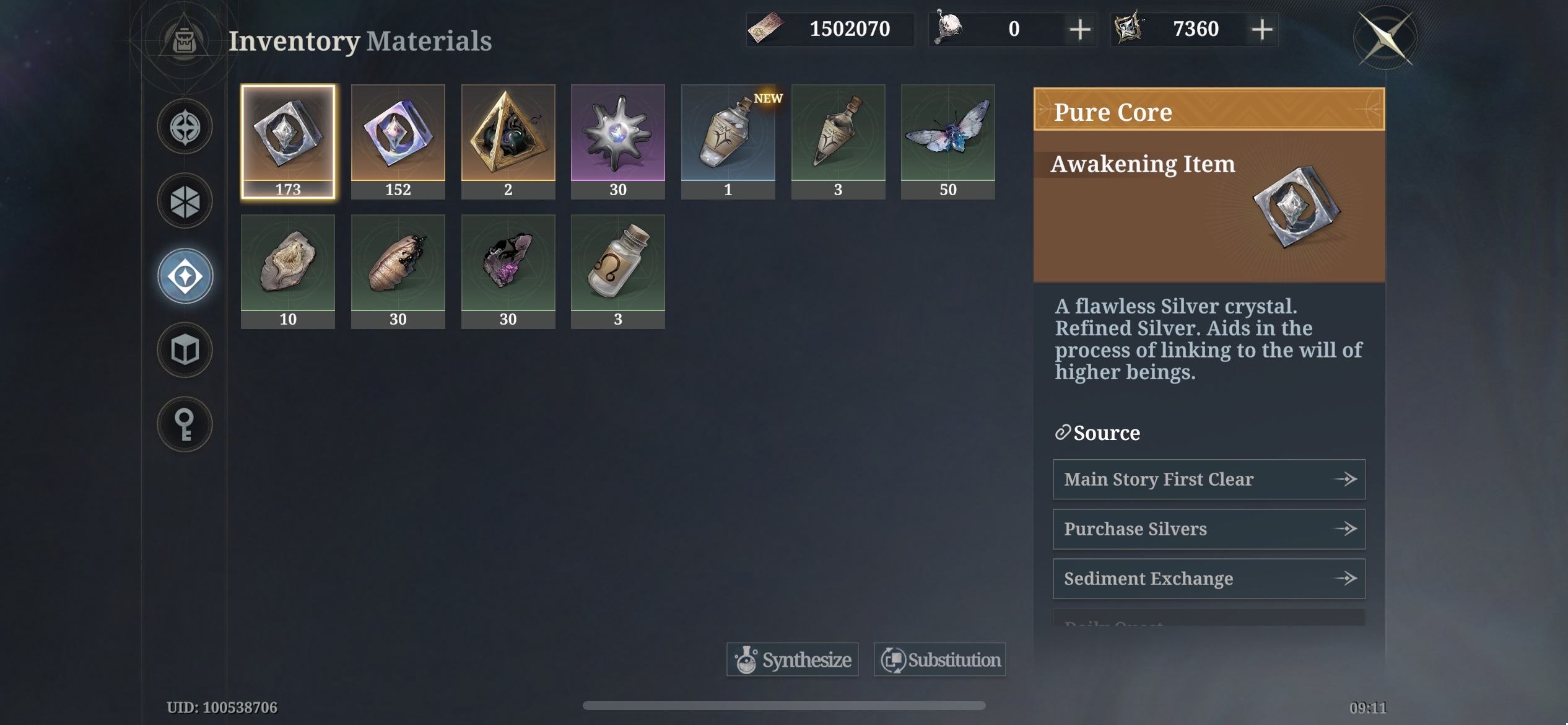The image size is (1568, 725).
Task: Open the Sediment Exchange source link
Action: [1208, 578]
